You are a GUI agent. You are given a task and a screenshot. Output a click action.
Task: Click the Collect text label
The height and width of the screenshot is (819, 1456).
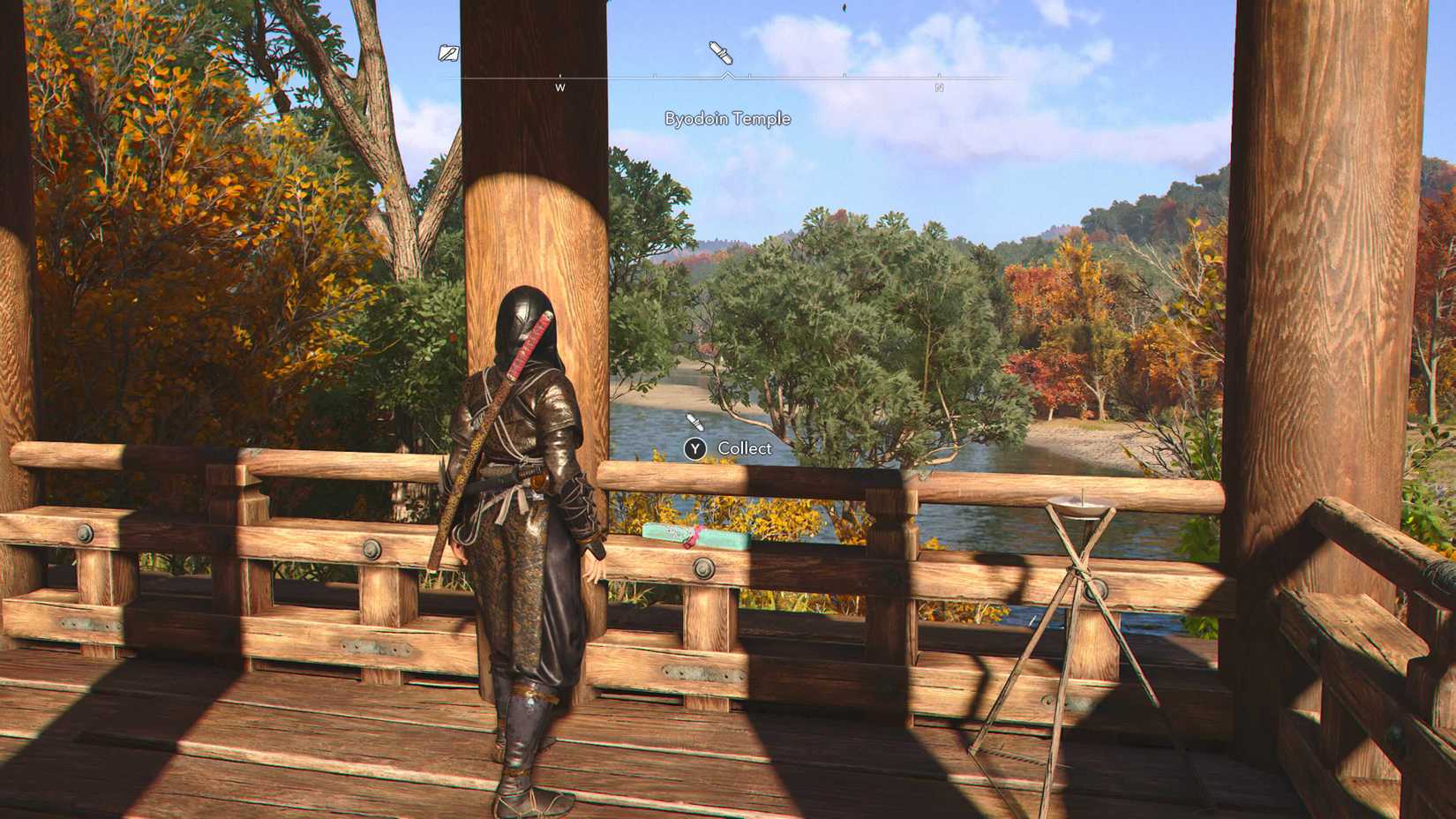click(x=744, y=449)
